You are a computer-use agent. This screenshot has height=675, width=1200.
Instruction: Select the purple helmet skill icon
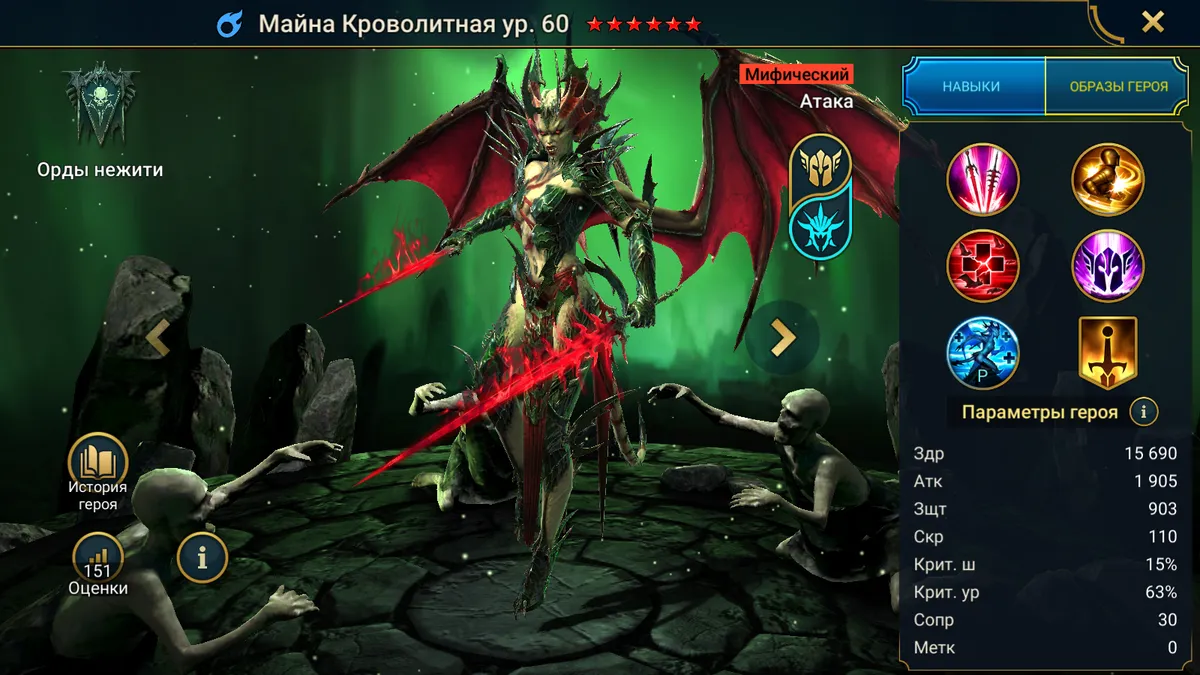(x=1108, y=266)
